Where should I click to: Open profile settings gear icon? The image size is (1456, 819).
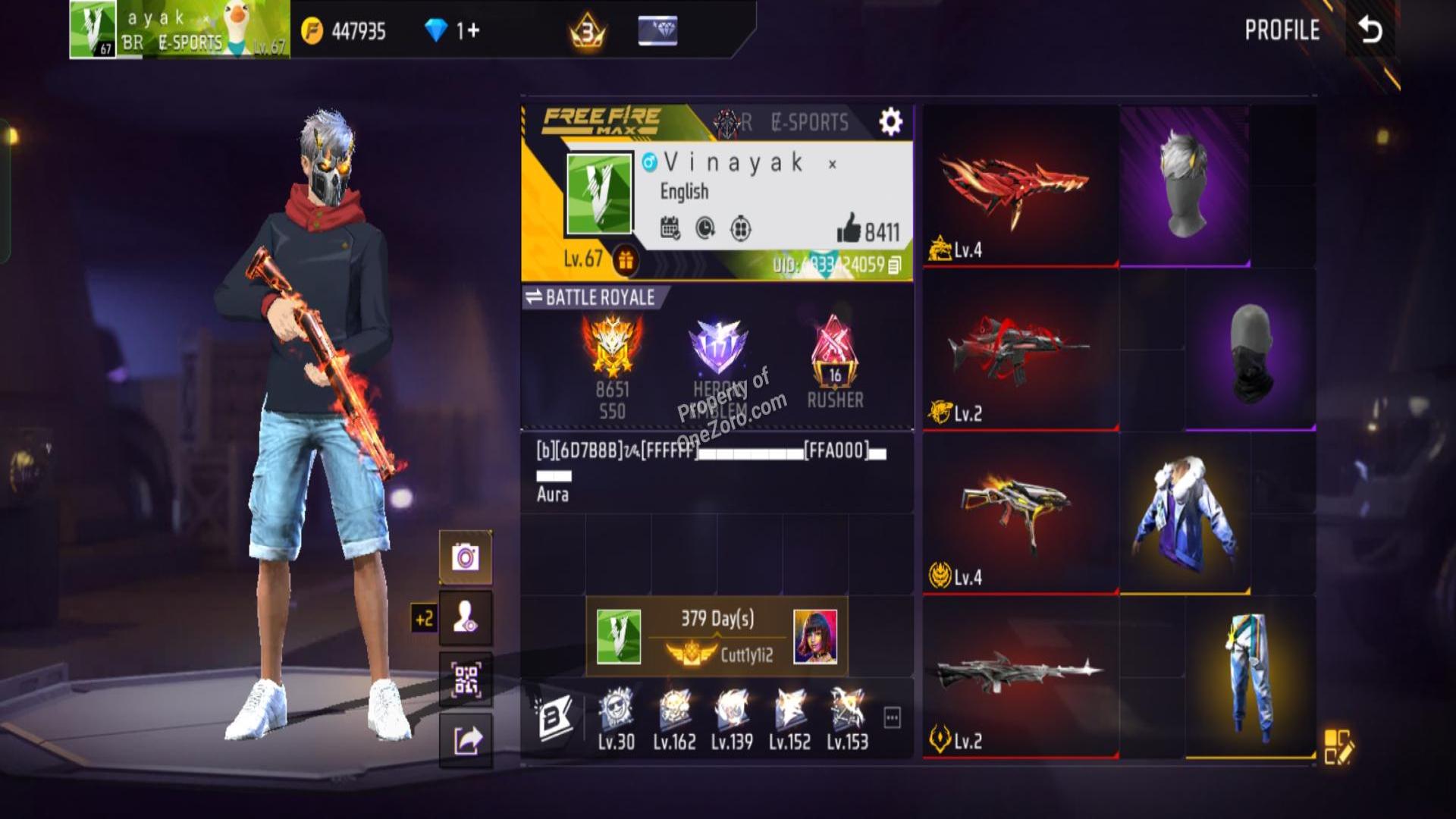click(890, 121)
